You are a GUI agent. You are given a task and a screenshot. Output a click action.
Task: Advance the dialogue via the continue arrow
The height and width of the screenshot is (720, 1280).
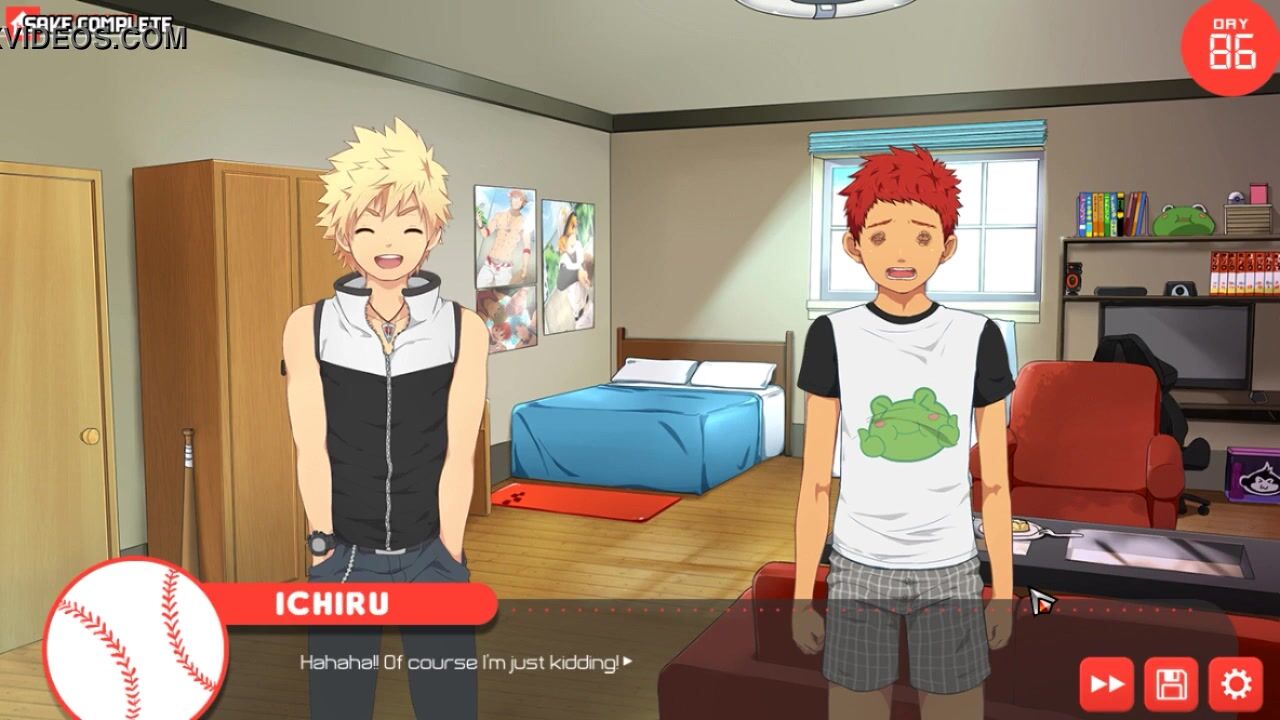pyautogui.click(x=628, y=662)
